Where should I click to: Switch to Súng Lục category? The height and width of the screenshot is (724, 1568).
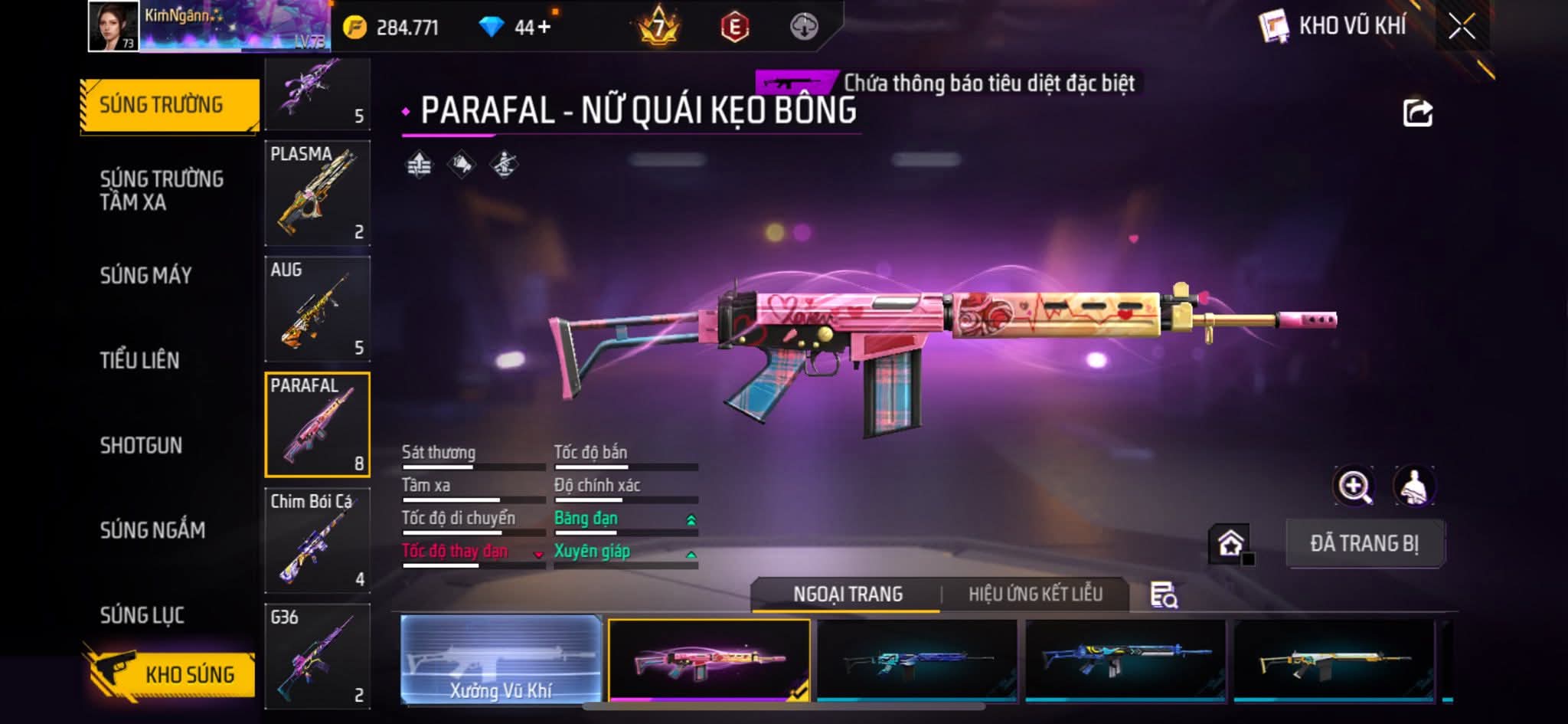tap(142, 615)
